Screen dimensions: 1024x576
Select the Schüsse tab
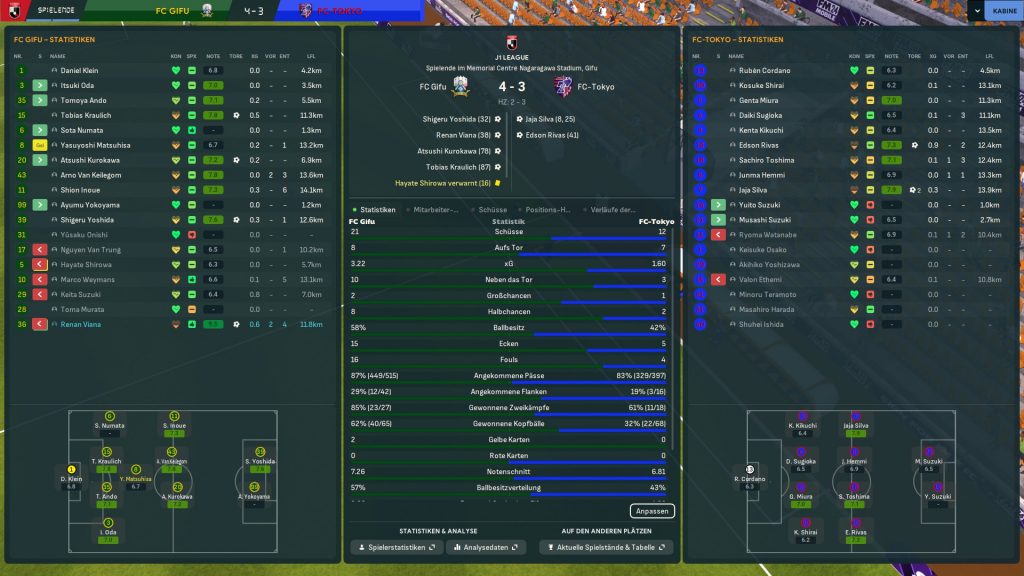(x=492, y=210)
